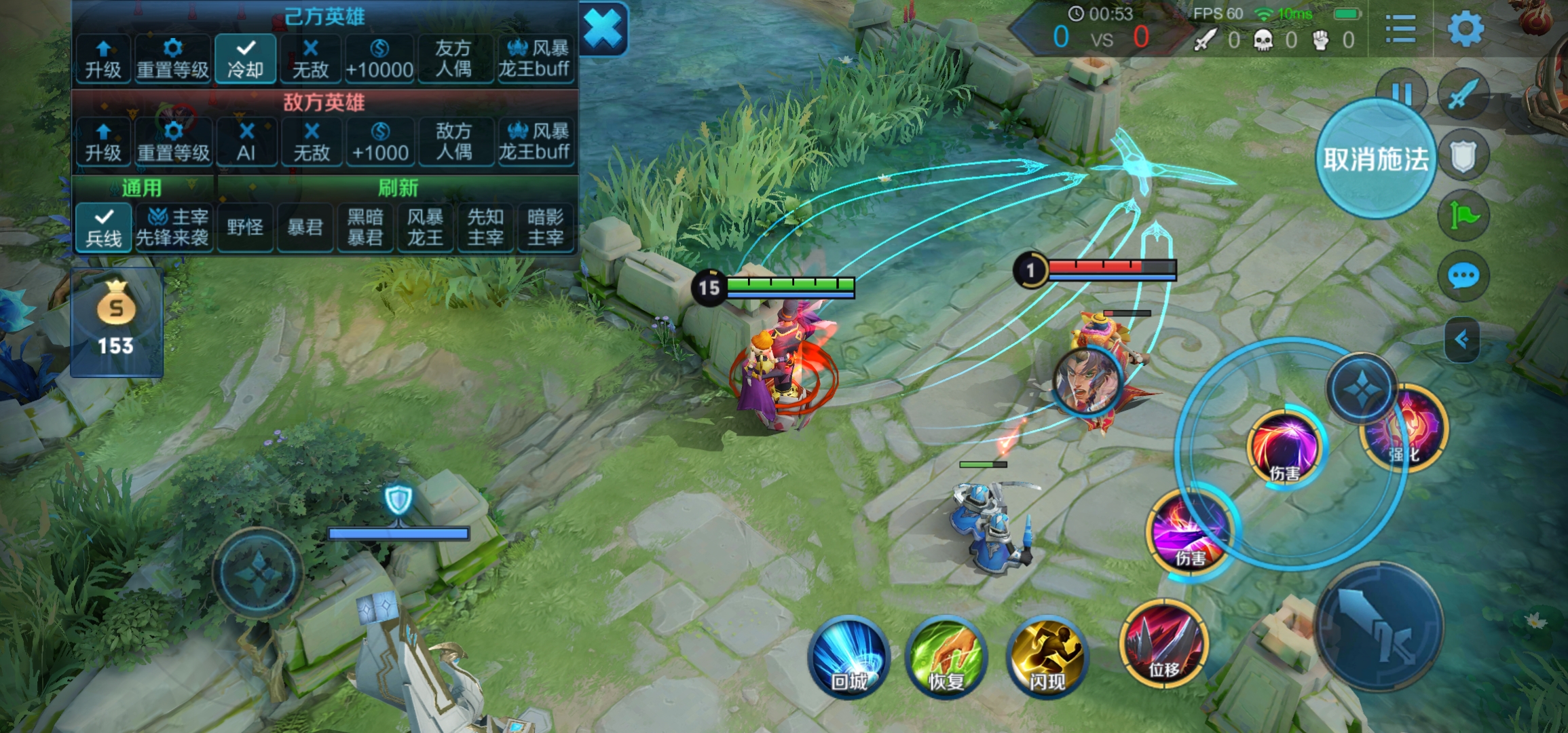Toggle the 冷却 cooldown option for own hero

[245, 59]
